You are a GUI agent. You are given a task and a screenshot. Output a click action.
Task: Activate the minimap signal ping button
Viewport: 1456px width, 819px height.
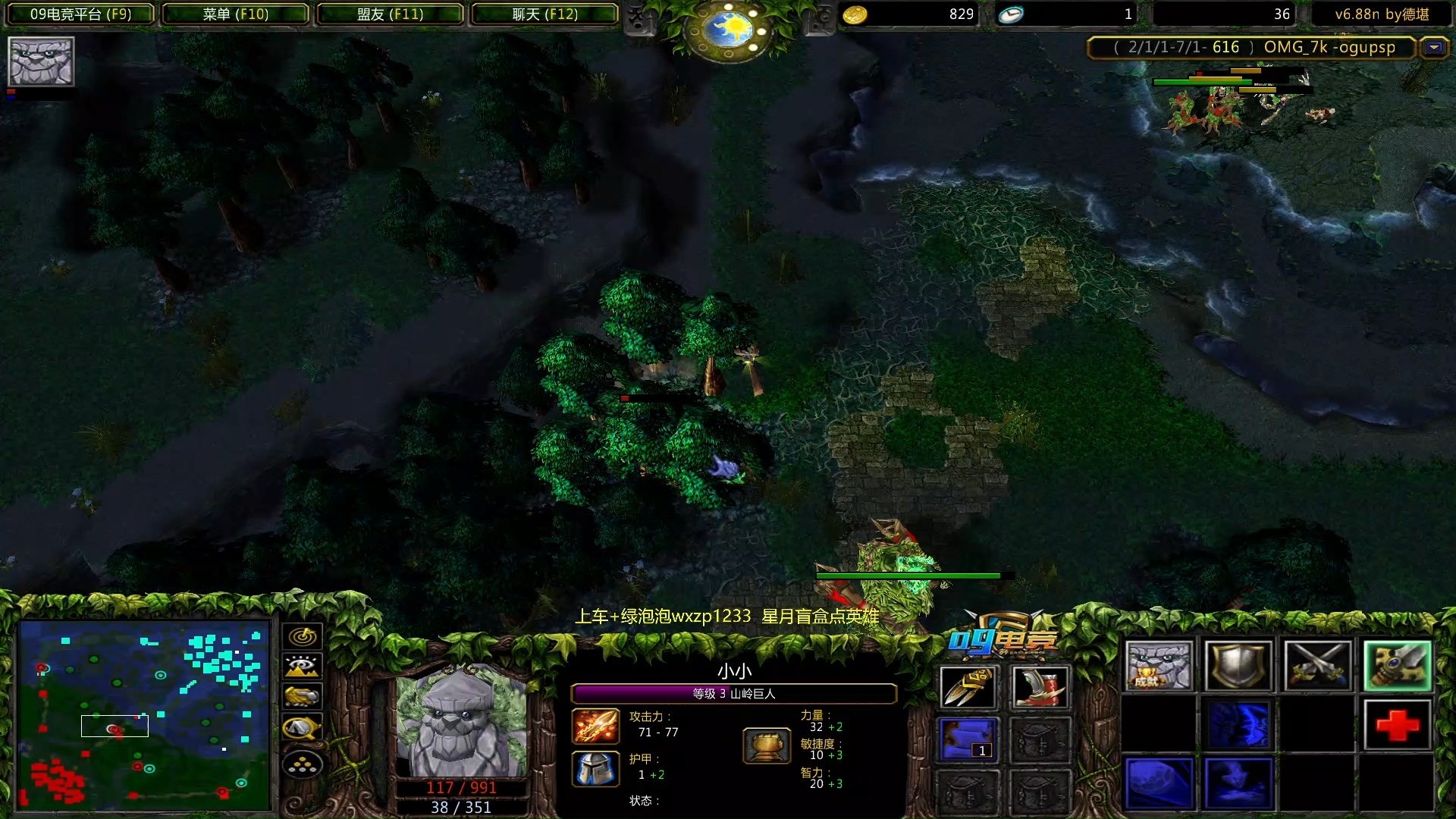coord(303,636)
